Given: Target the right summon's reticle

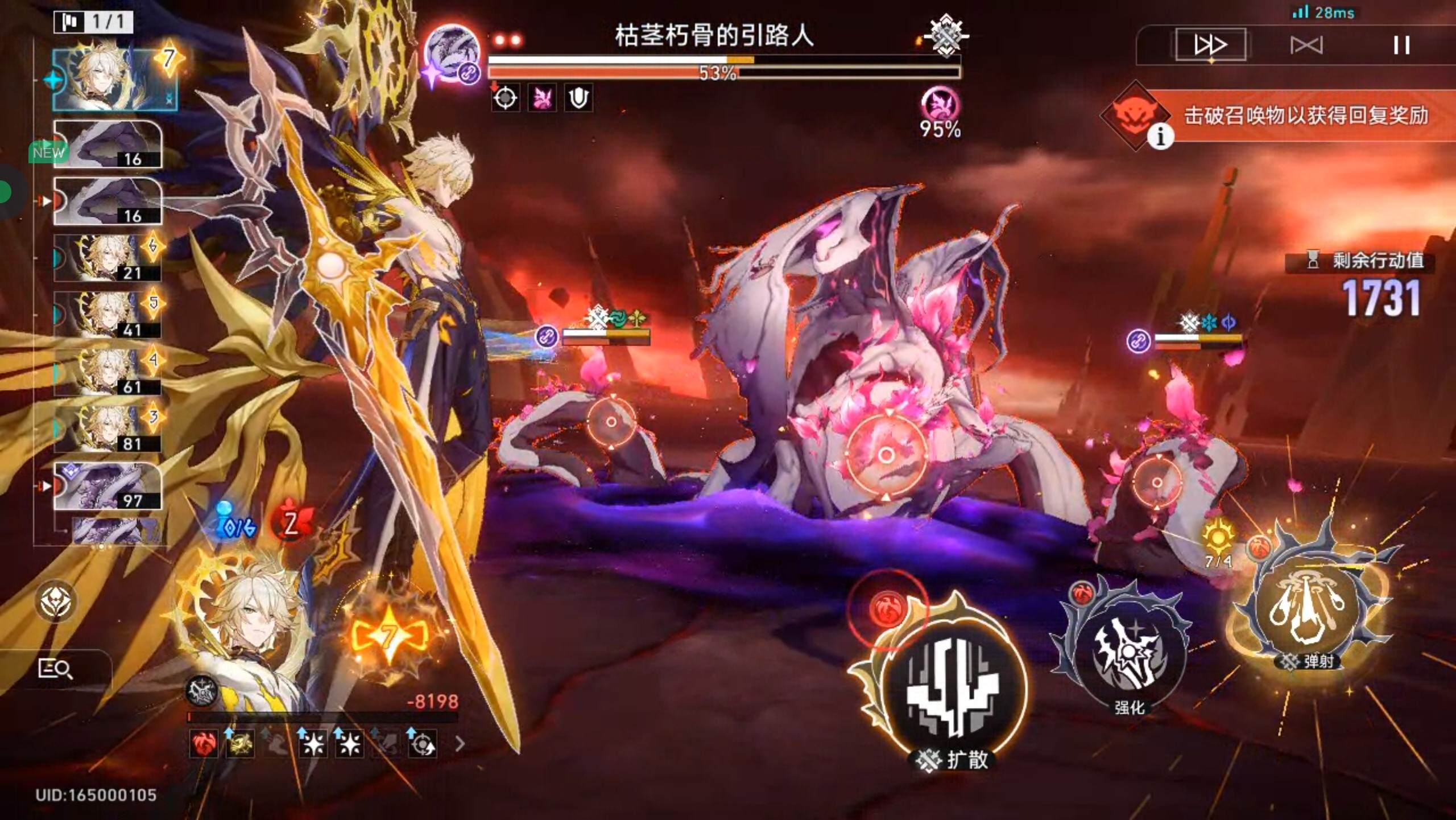Looking at the screenshot, I should 1156,483.
